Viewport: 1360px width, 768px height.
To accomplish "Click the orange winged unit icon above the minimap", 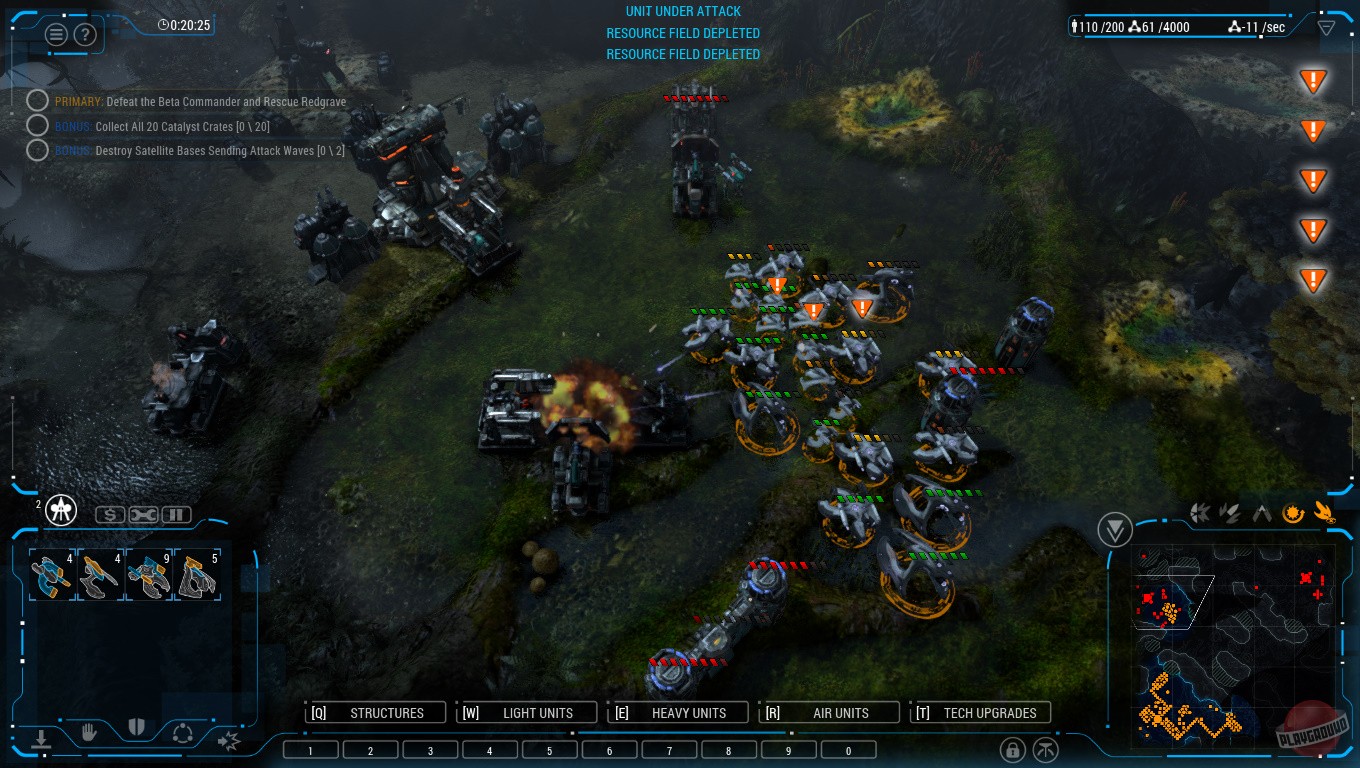I will pyautogui.click(x=1323, y=513).
